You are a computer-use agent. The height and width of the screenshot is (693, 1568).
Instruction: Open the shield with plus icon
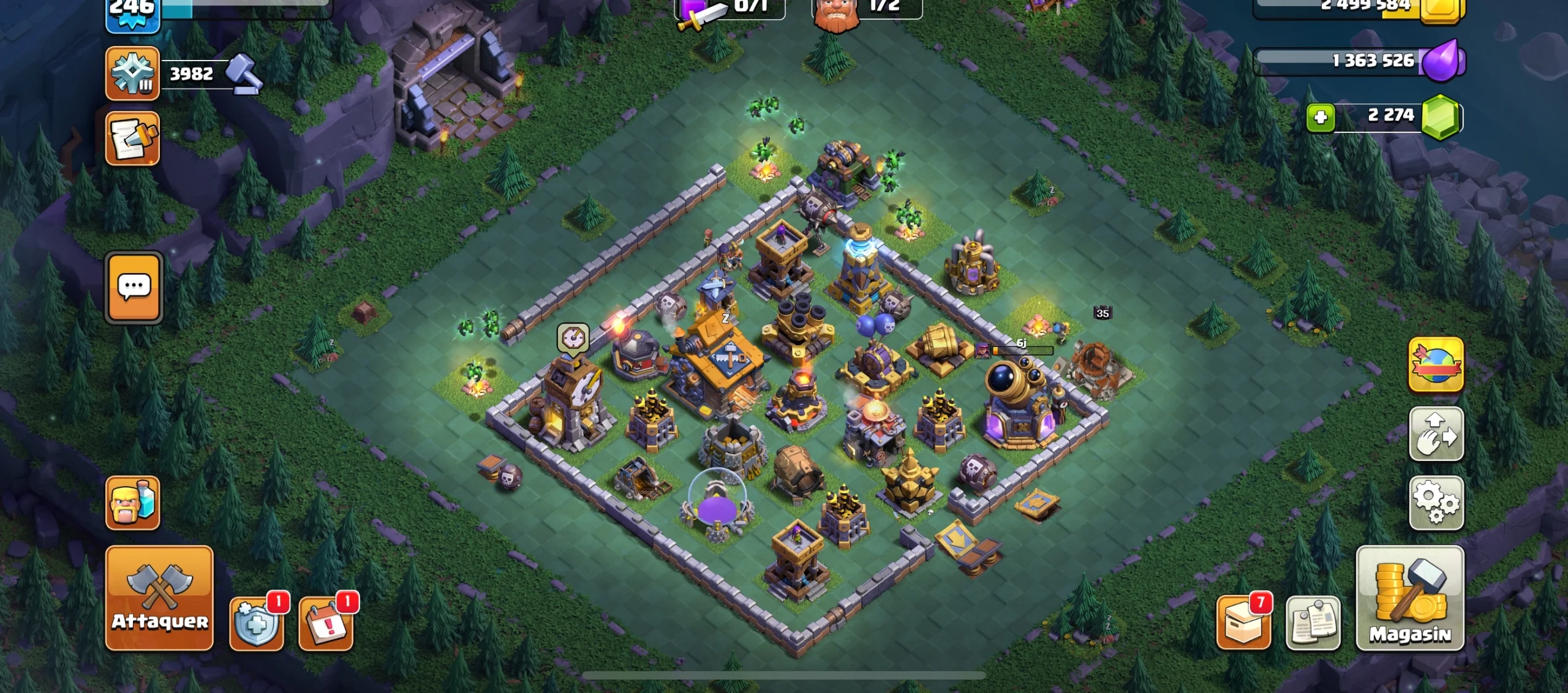coord(257,623)
